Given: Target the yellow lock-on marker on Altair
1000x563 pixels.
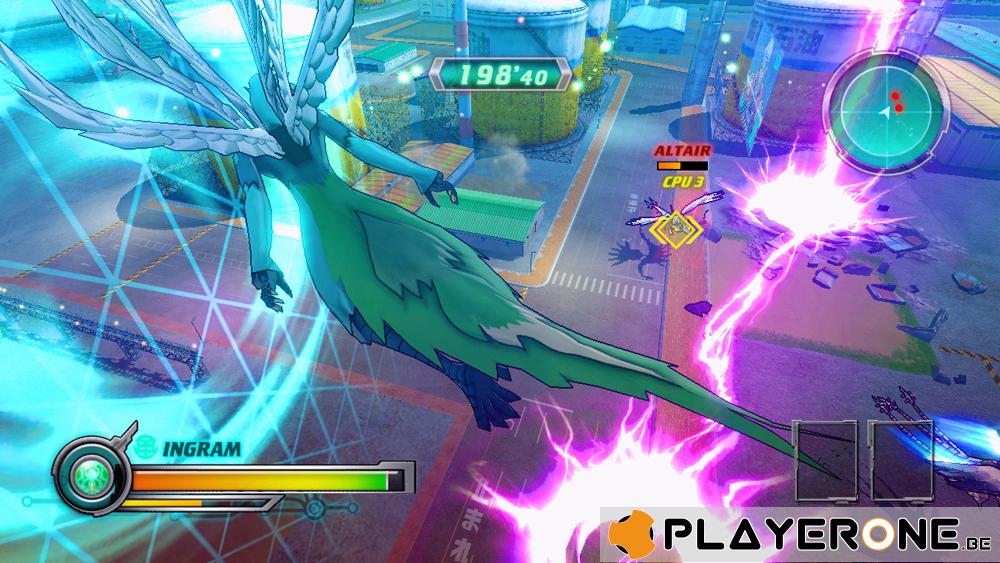Looking at the screenshot, I should tap(677, 227).
